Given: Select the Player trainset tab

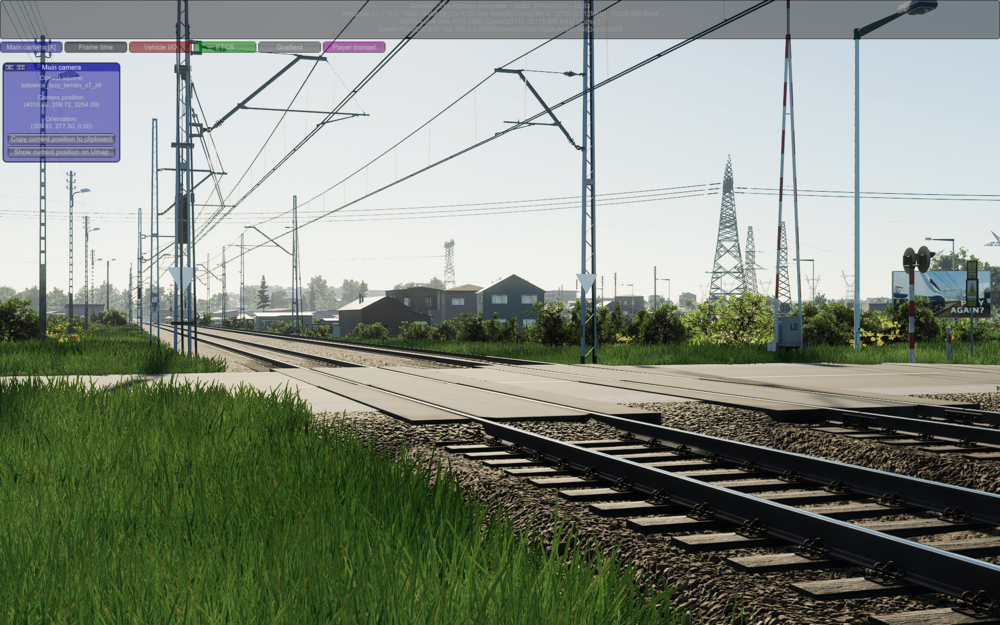Looking at the screenshot, I should pyautogui.click(x=354, y=47).
